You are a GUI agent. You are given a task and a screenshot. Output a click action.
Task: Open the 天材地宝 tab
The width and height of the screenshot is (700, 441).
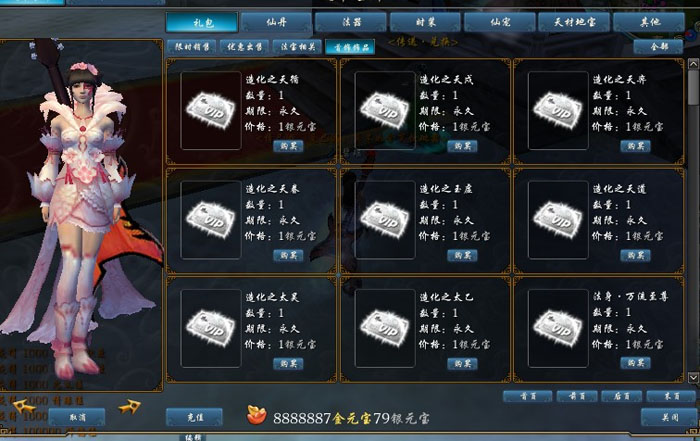[x=573, y=21]
